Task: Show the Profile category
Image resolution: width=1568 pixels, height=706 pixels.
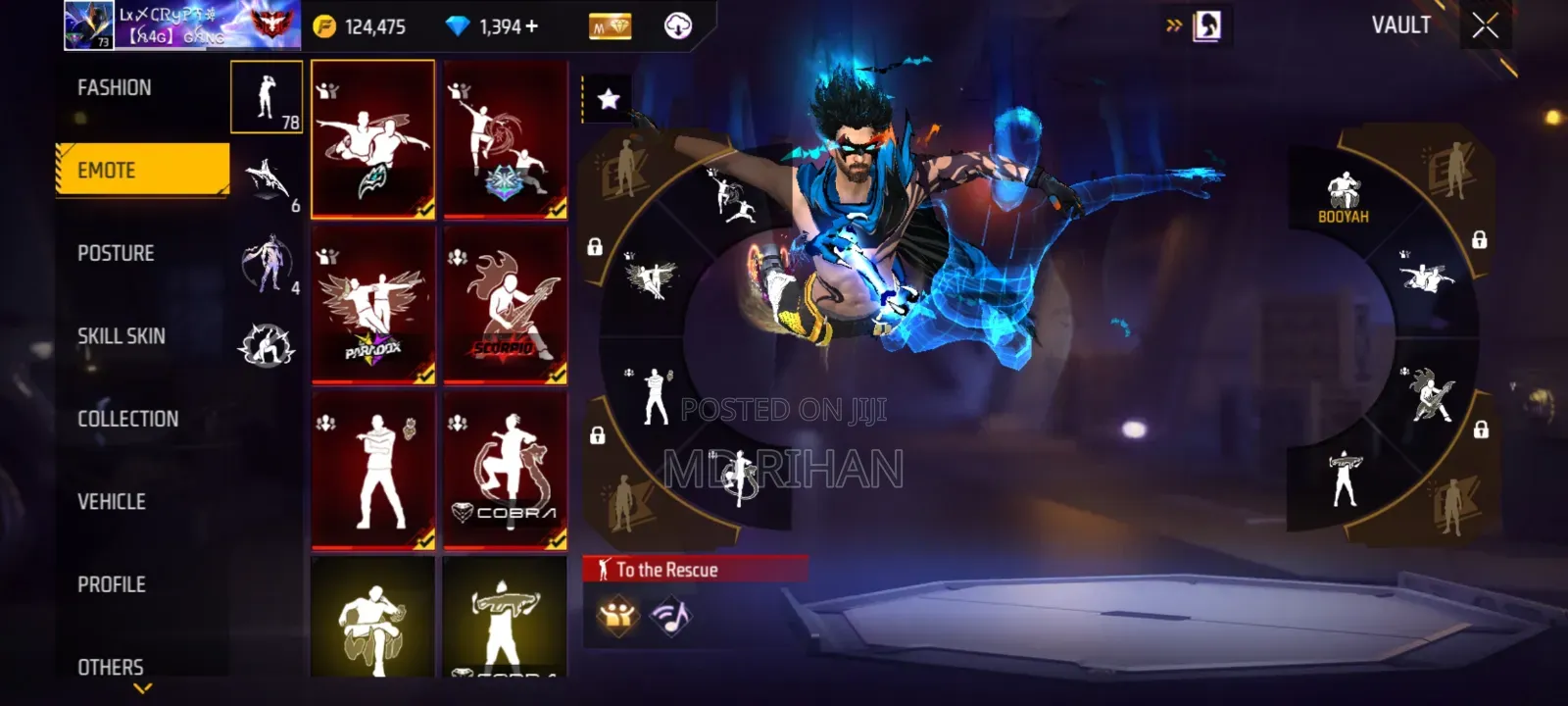Action: [111, 584]
